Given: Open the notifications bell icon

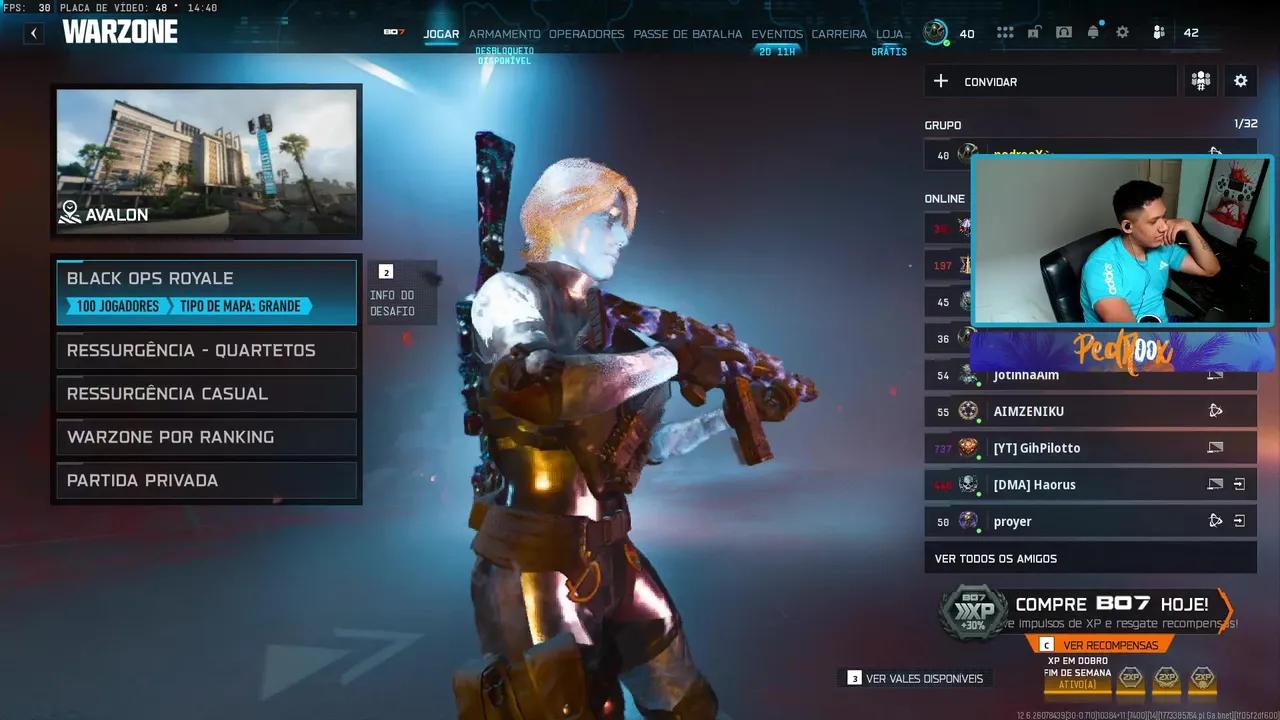Looking at the screenshot, I should (1093, 31).
